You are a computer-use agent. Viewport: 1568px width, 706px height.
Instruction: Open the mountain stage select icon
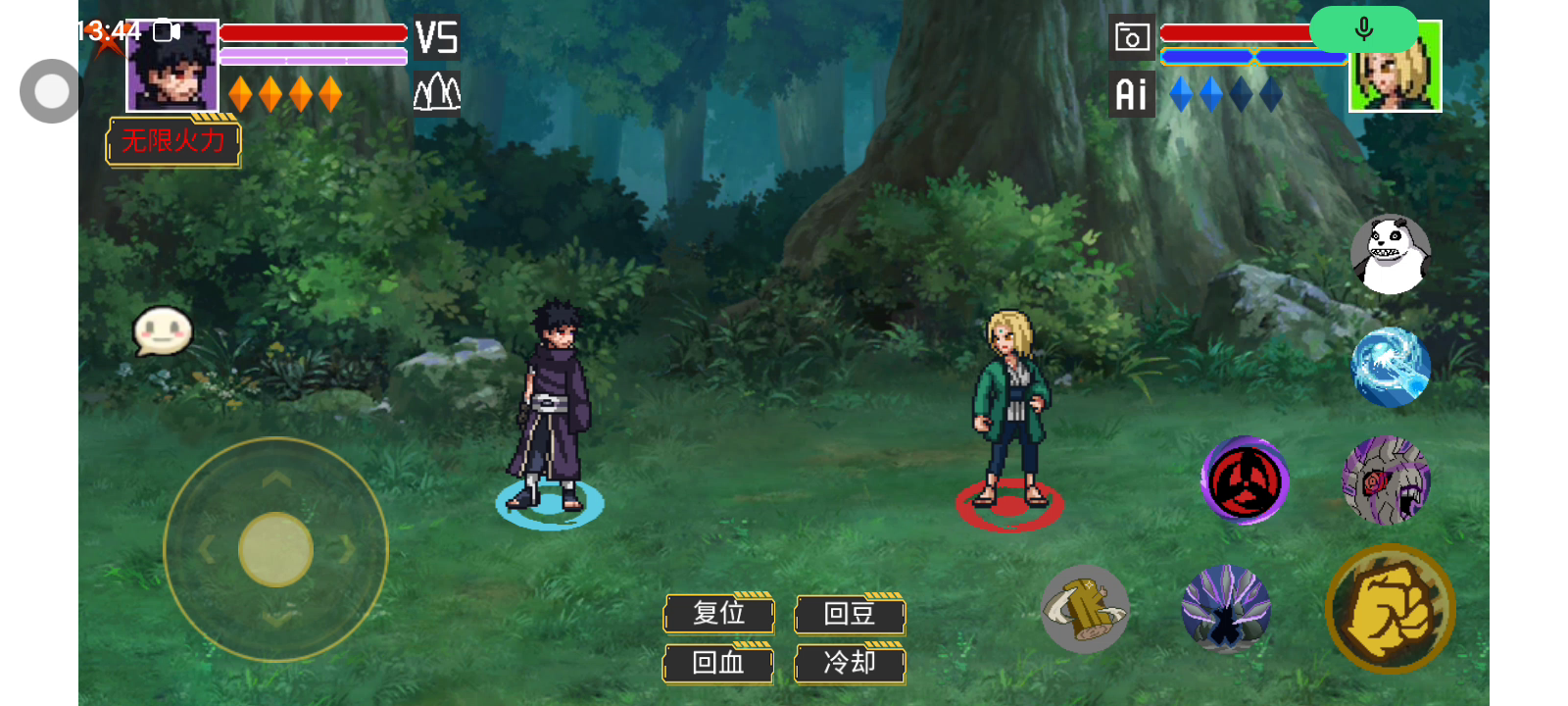coord(436,93)
